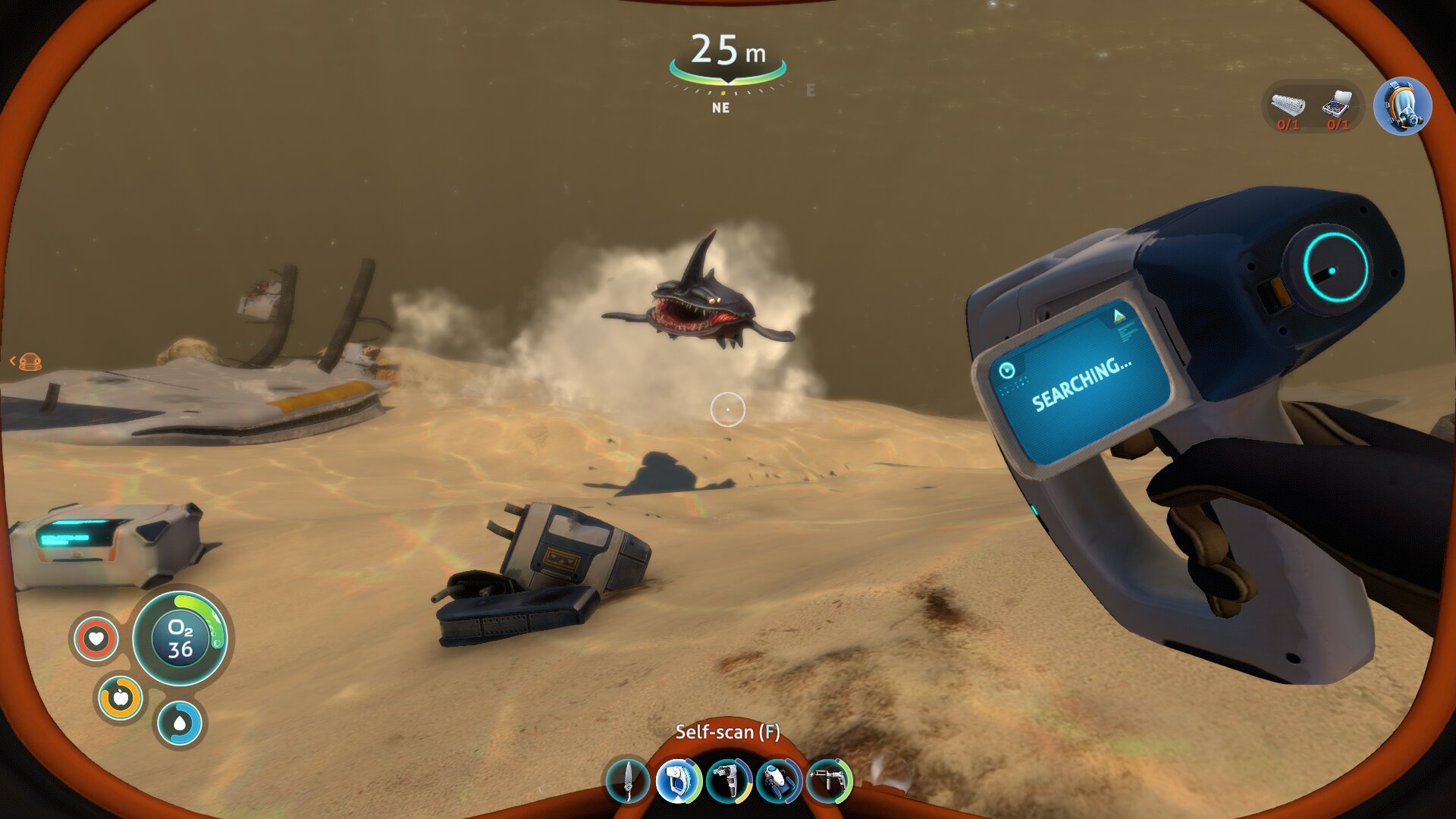Image resolution: width=1456 pixels, height=819 pixels.
Task: Equip the repair tool with spark tip
Action: click(829, 781)
